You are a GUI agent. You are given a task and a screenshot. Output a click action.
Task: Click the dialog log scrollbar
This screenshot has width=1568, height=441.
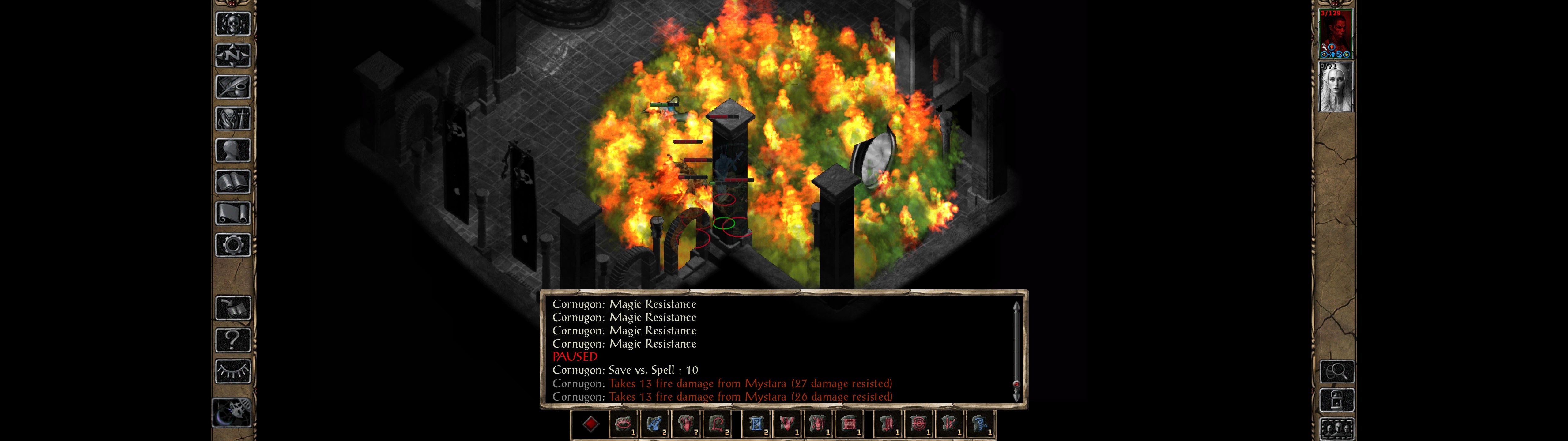[1016, 350]
